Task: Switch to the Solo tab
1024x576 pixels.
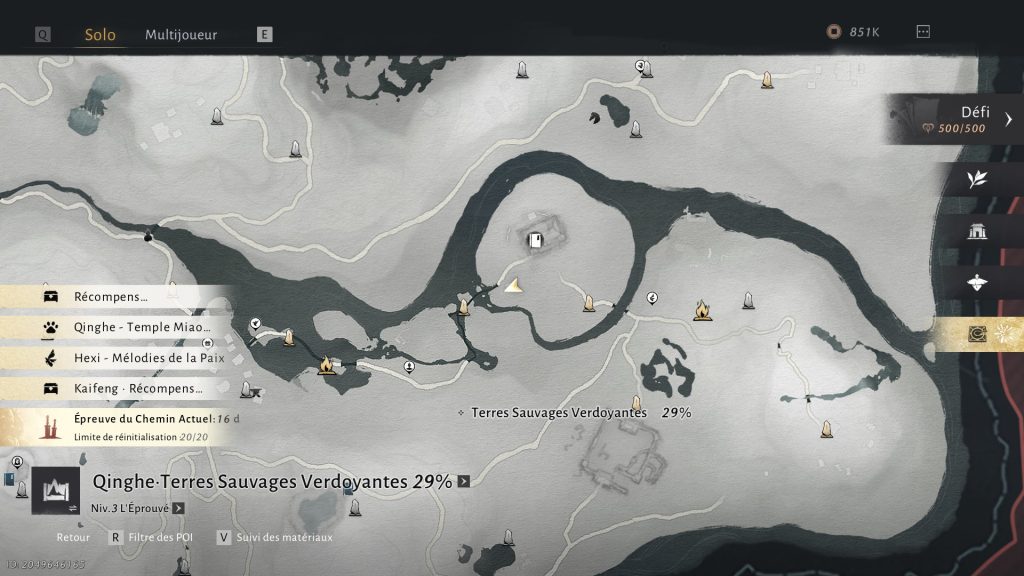Action: [100, 35]
